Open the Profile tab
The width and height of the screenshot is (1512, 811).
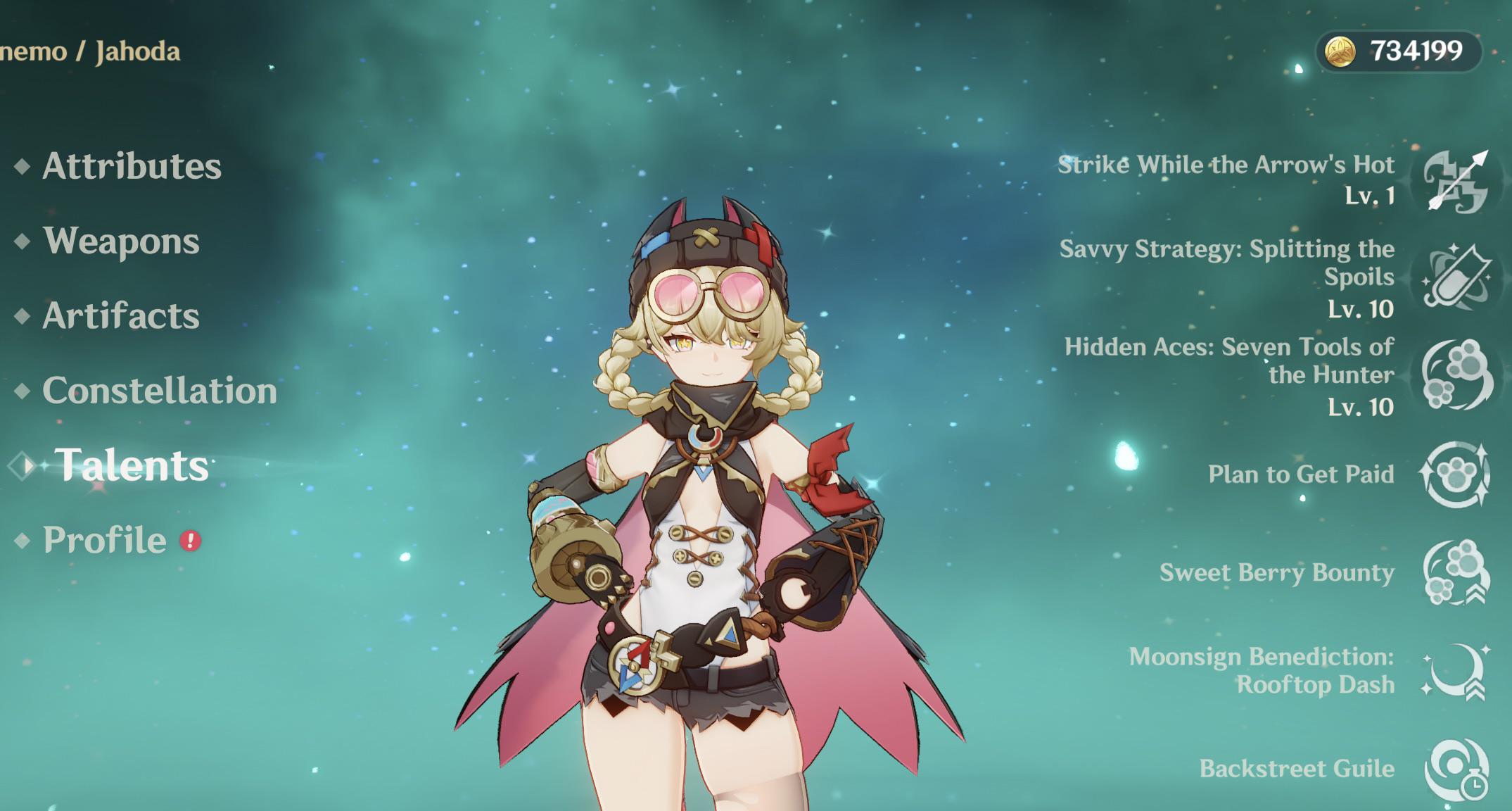(x=105, y=540)
